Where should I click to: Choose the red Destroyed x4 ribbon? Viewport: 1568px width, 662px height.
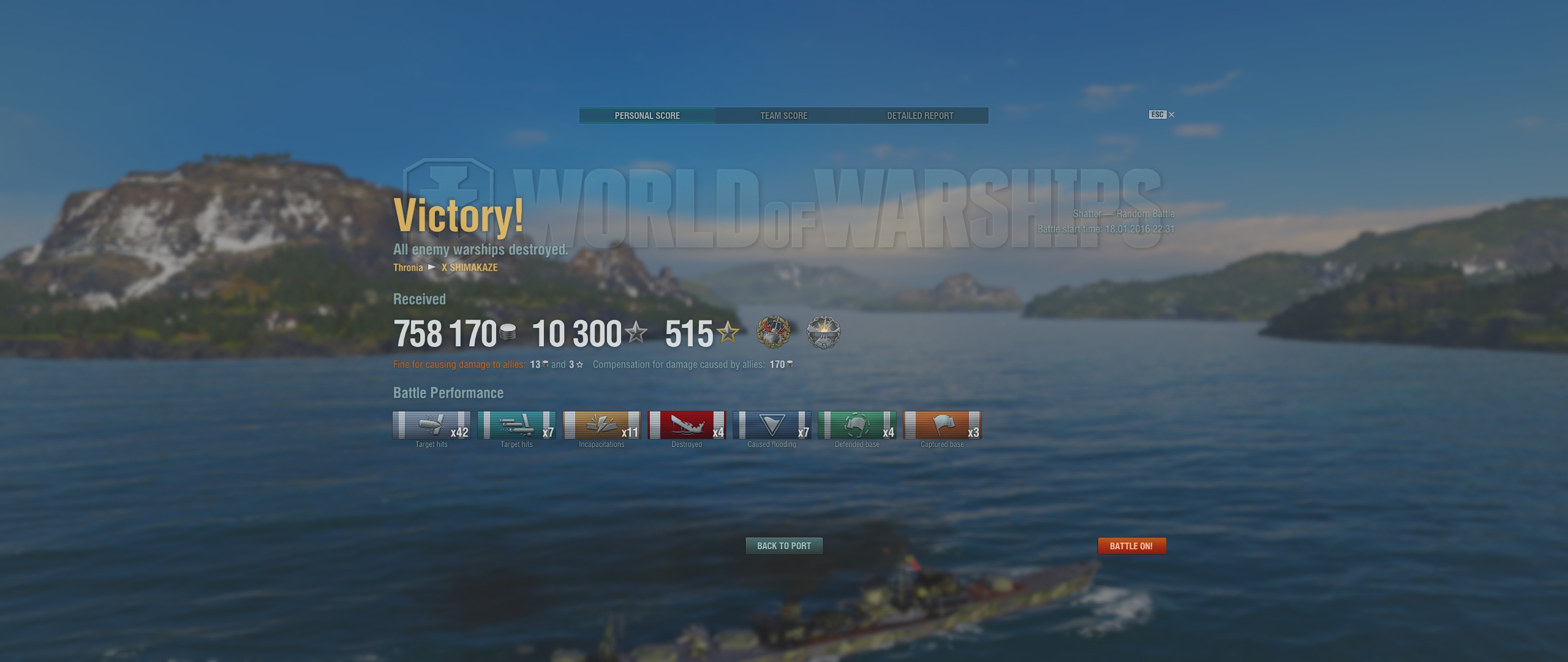click(687, 425)
